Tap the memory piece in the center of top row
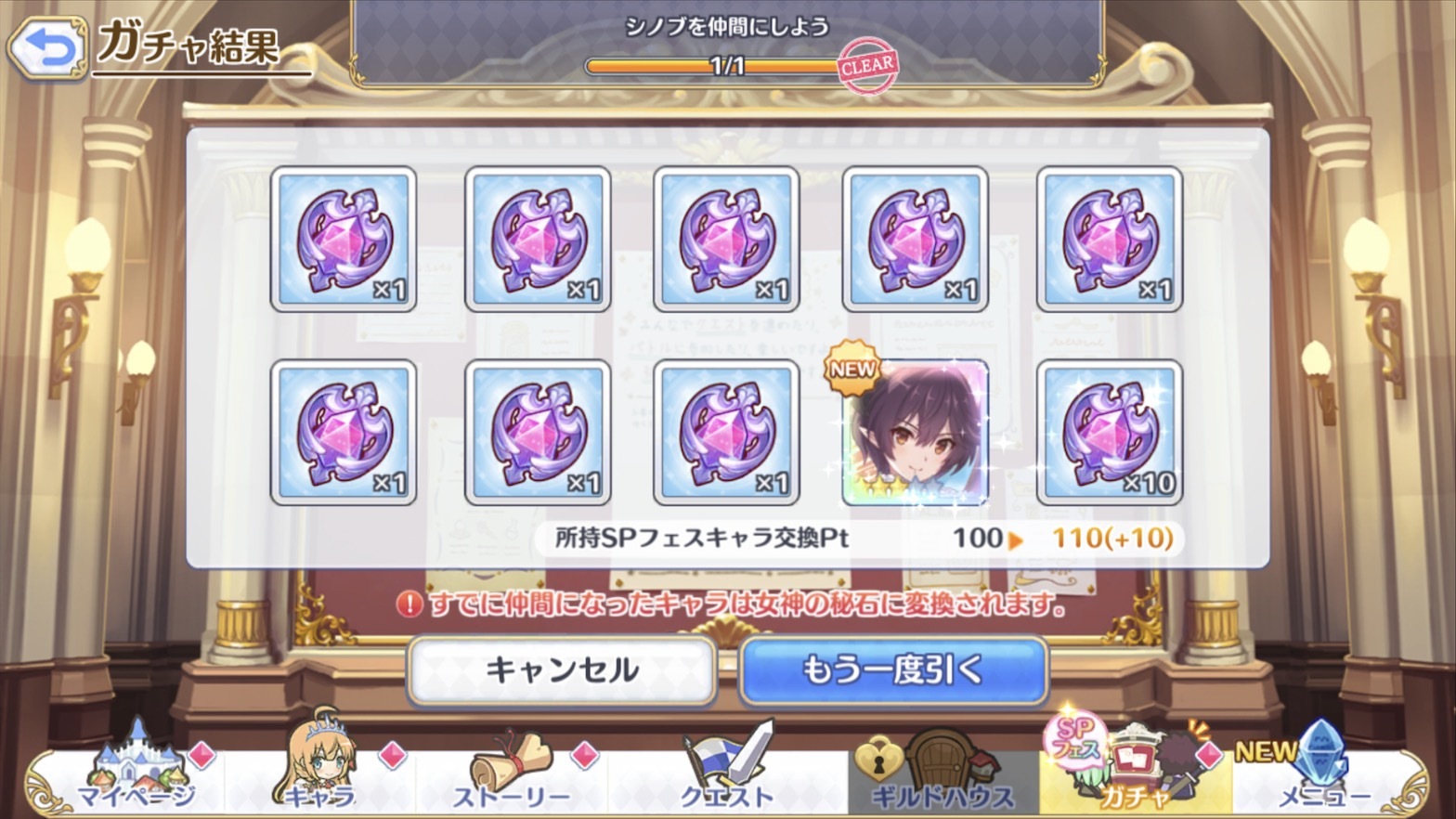Viewport: 1456px width, 819px height. (727, 239)
